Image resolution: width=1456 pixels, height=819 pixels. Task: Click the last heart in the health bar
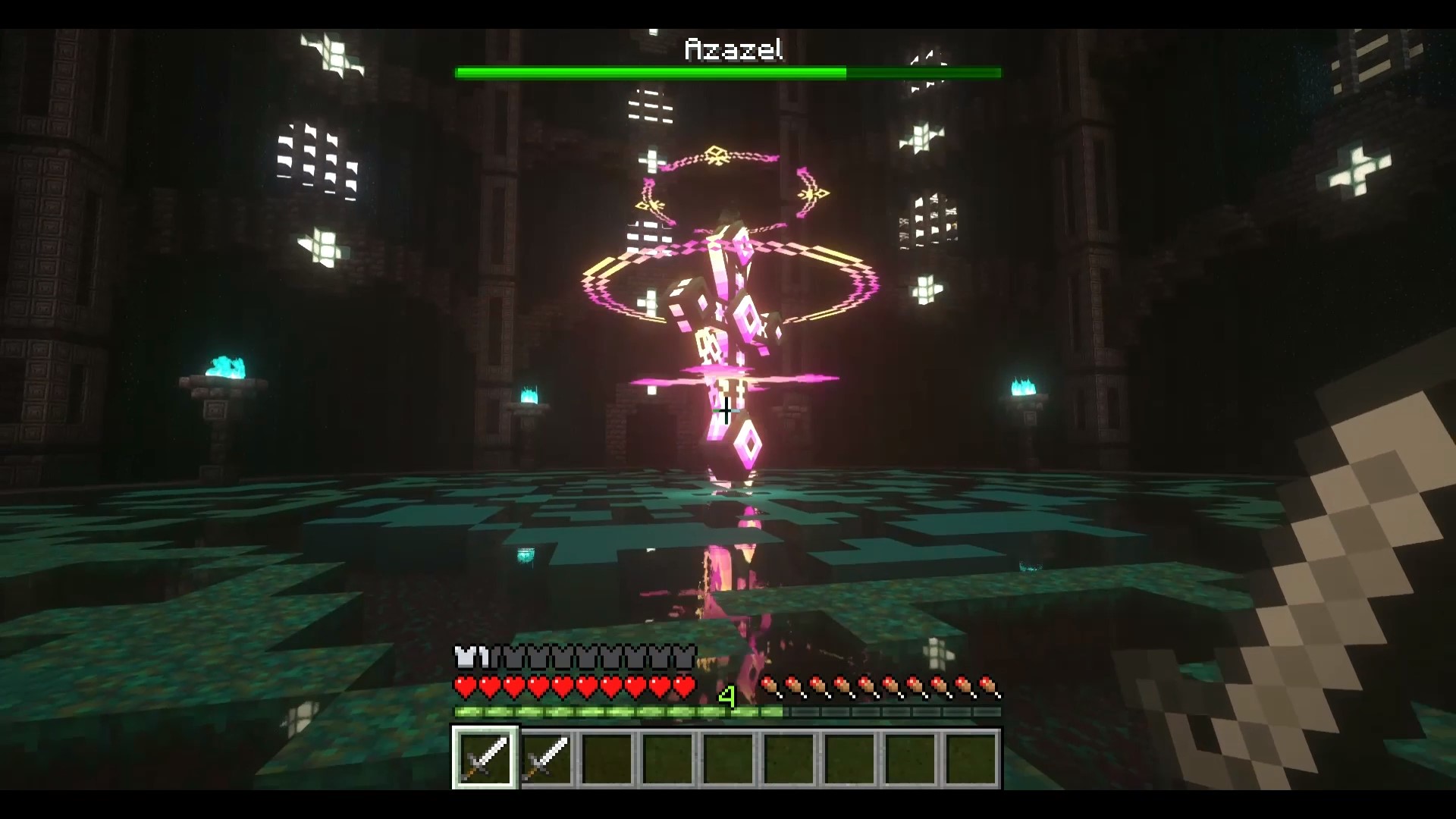tap(686, 685)
